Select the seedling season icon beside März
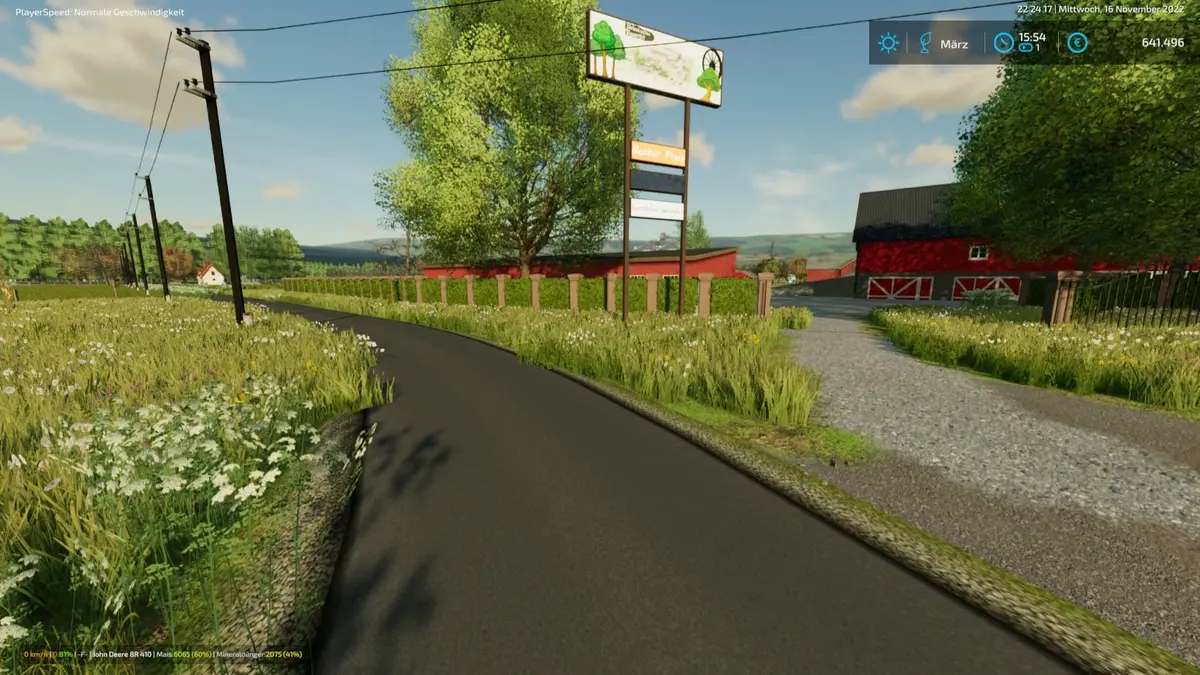Viewport: 1200px width, 675px height. (x=925, y=43)
